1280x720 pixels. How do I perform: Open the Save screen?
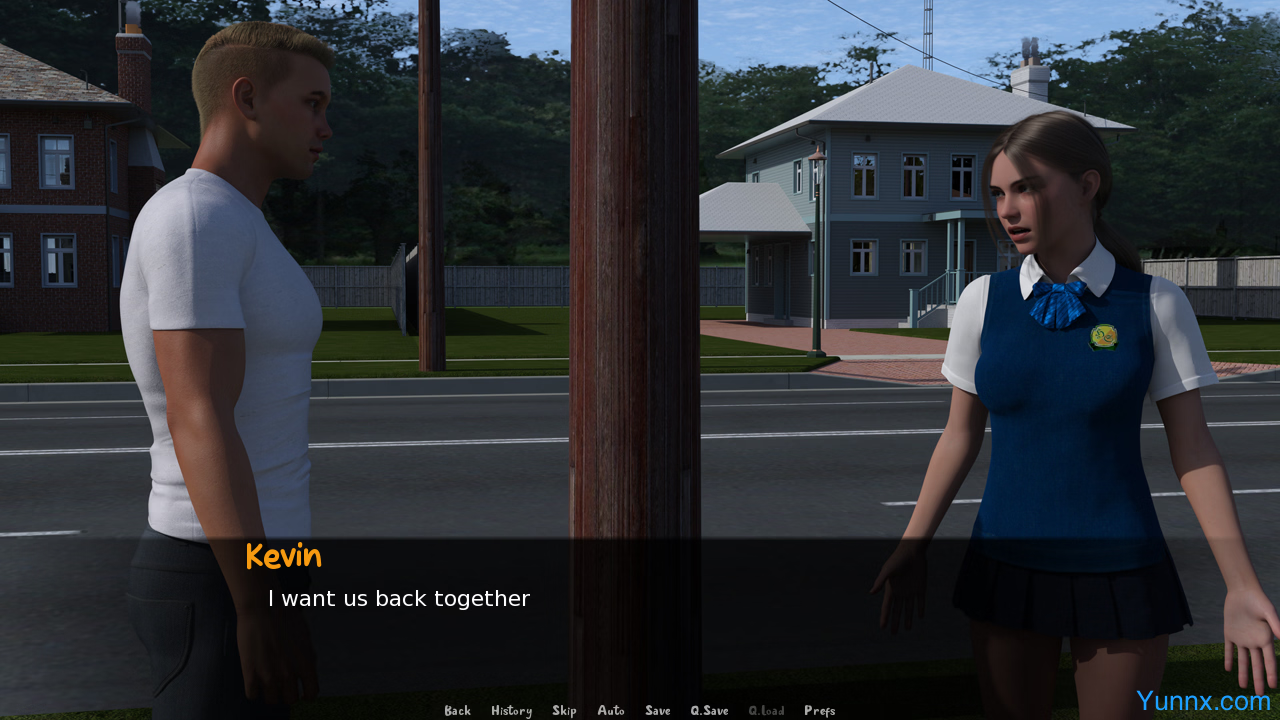[x=658, y=711]
